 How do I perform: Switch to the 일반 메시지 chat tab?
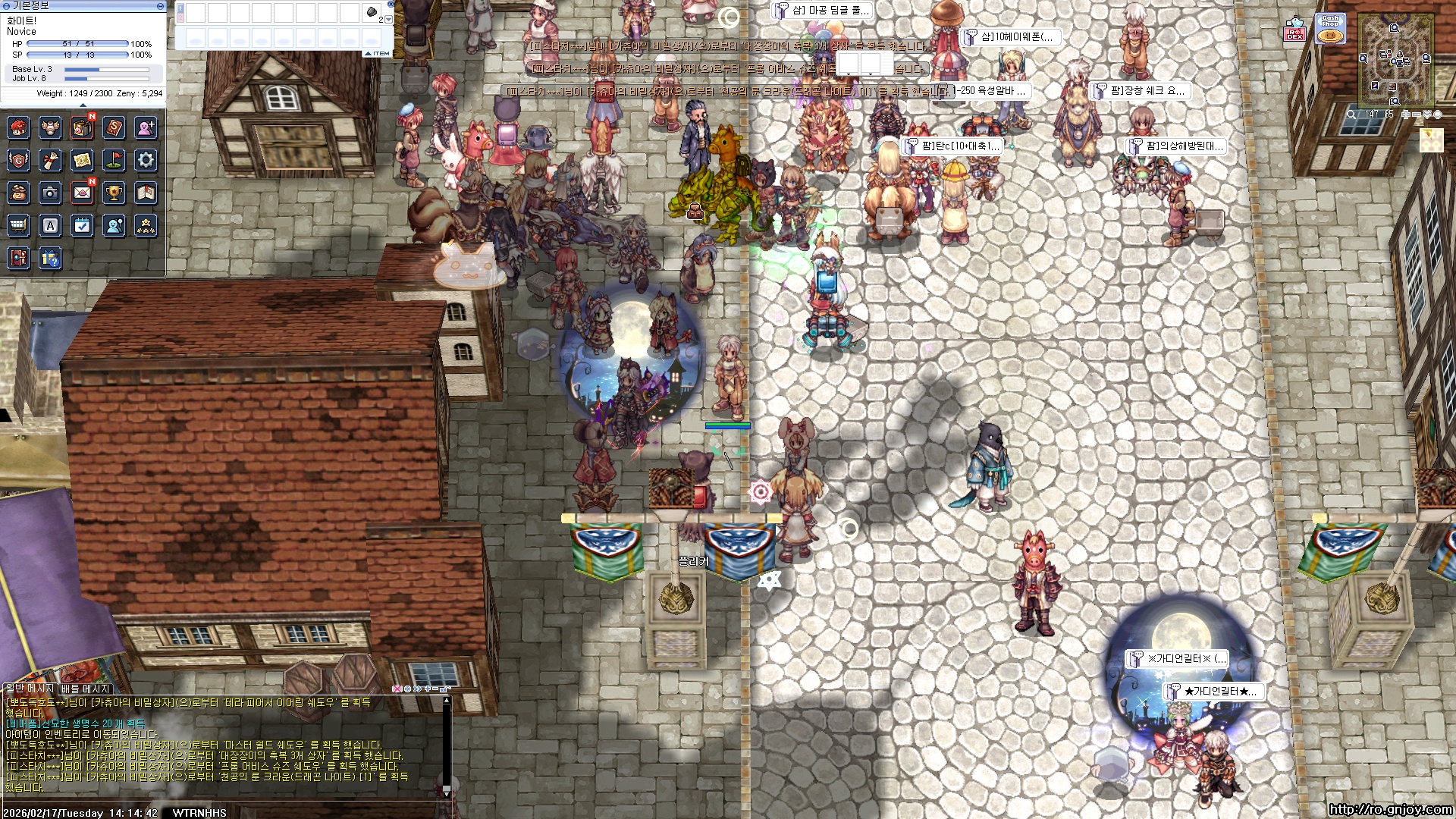30,689
